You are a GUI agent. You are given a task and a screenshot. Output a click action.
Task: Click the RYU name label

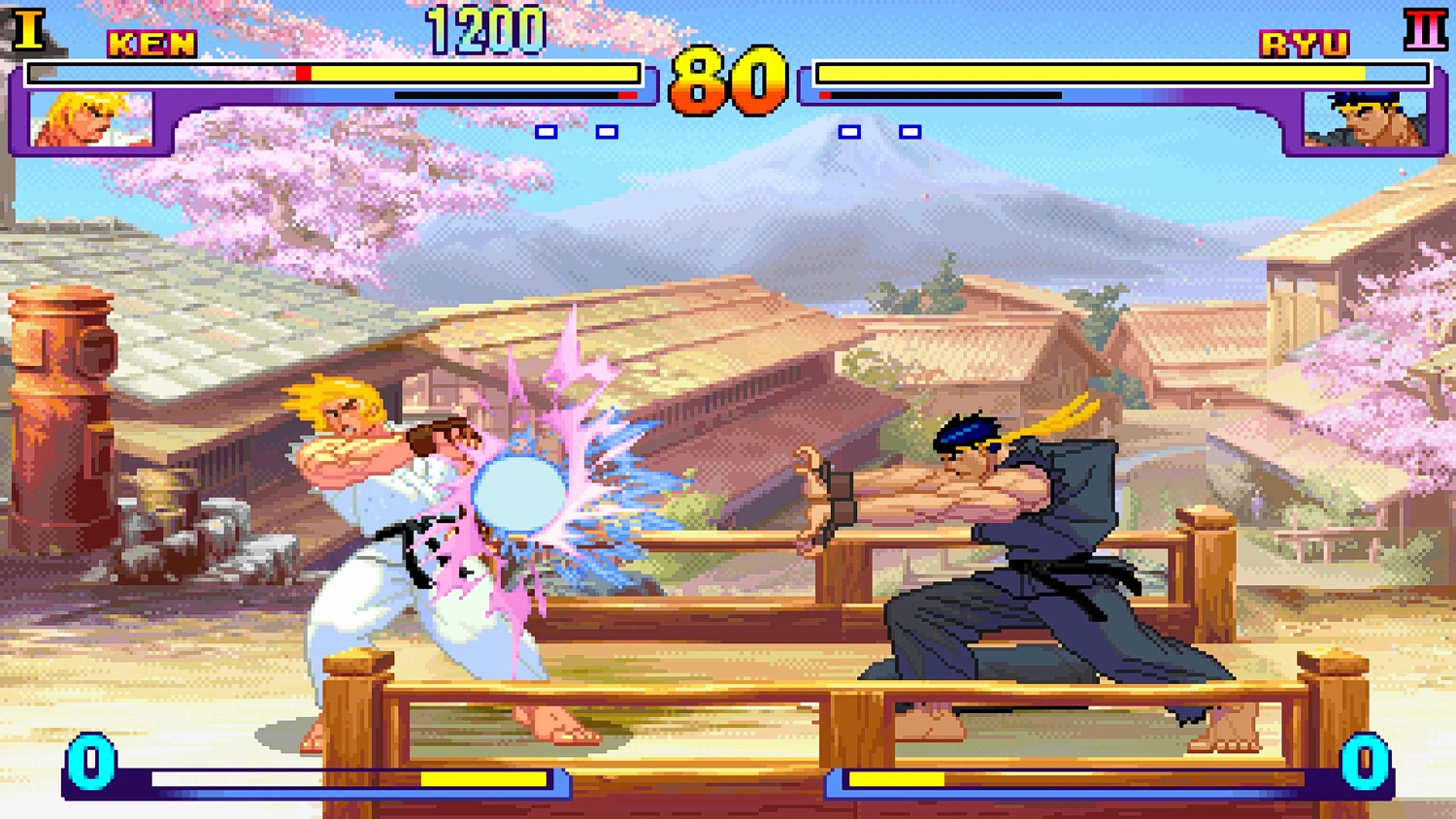point(1304,43)
